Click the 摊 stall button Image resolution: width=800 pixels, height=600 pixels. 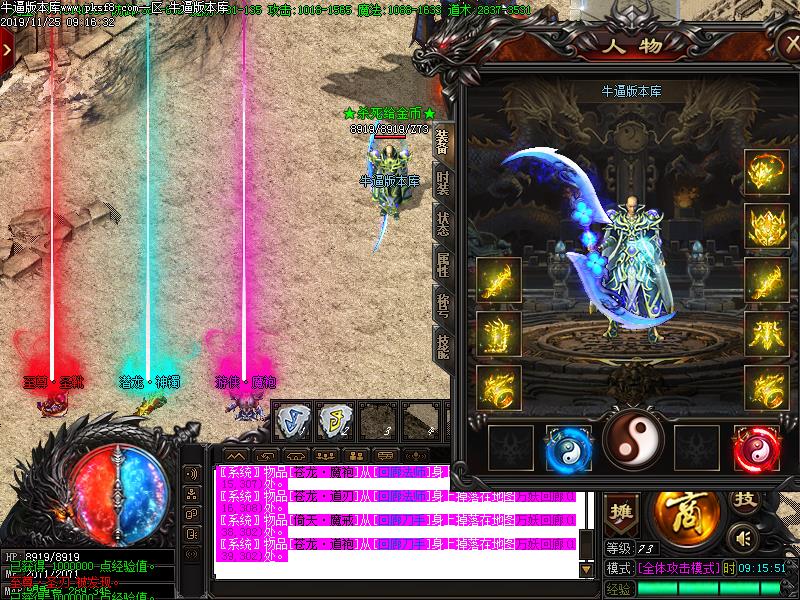[621, 512]
